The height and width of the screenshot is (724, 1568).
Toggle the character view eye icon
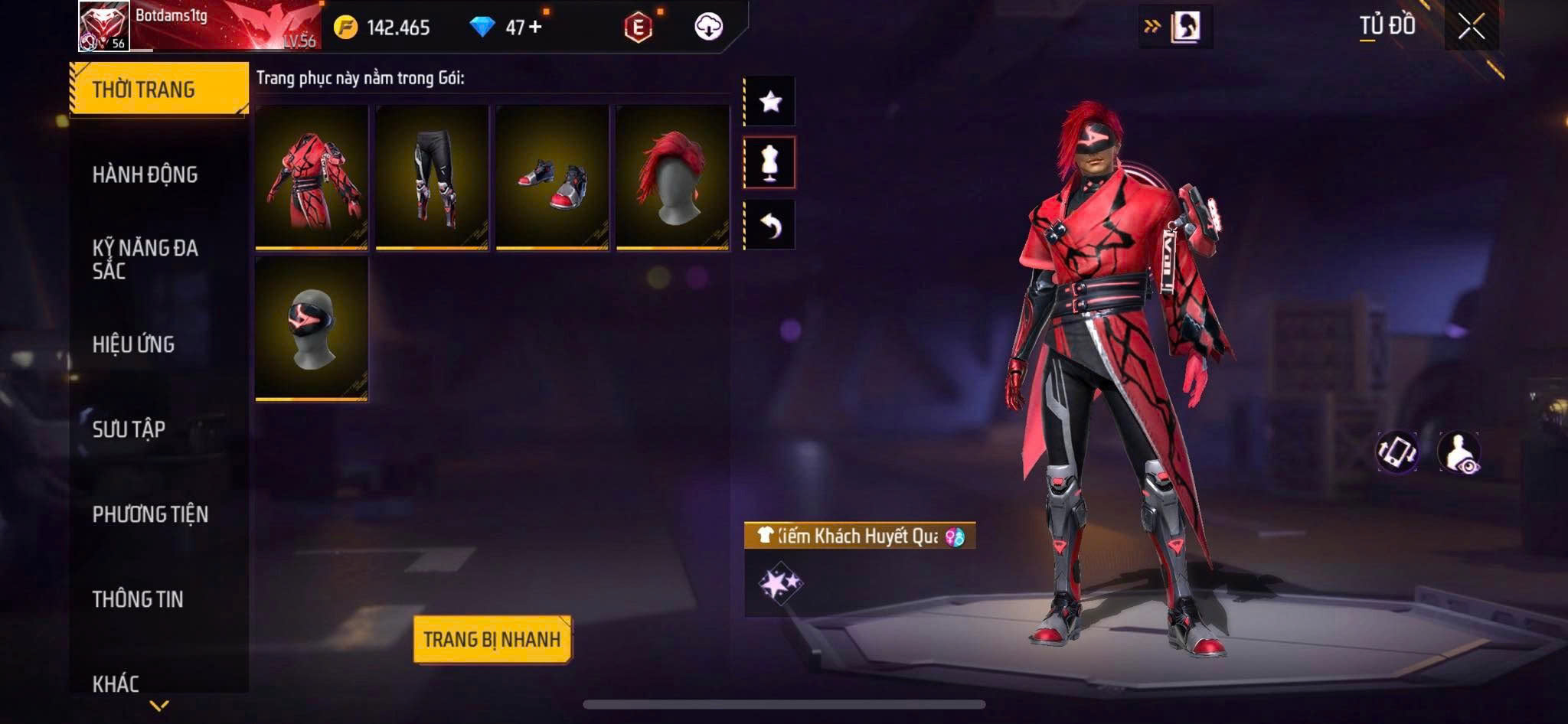(x=1459, y=452)
